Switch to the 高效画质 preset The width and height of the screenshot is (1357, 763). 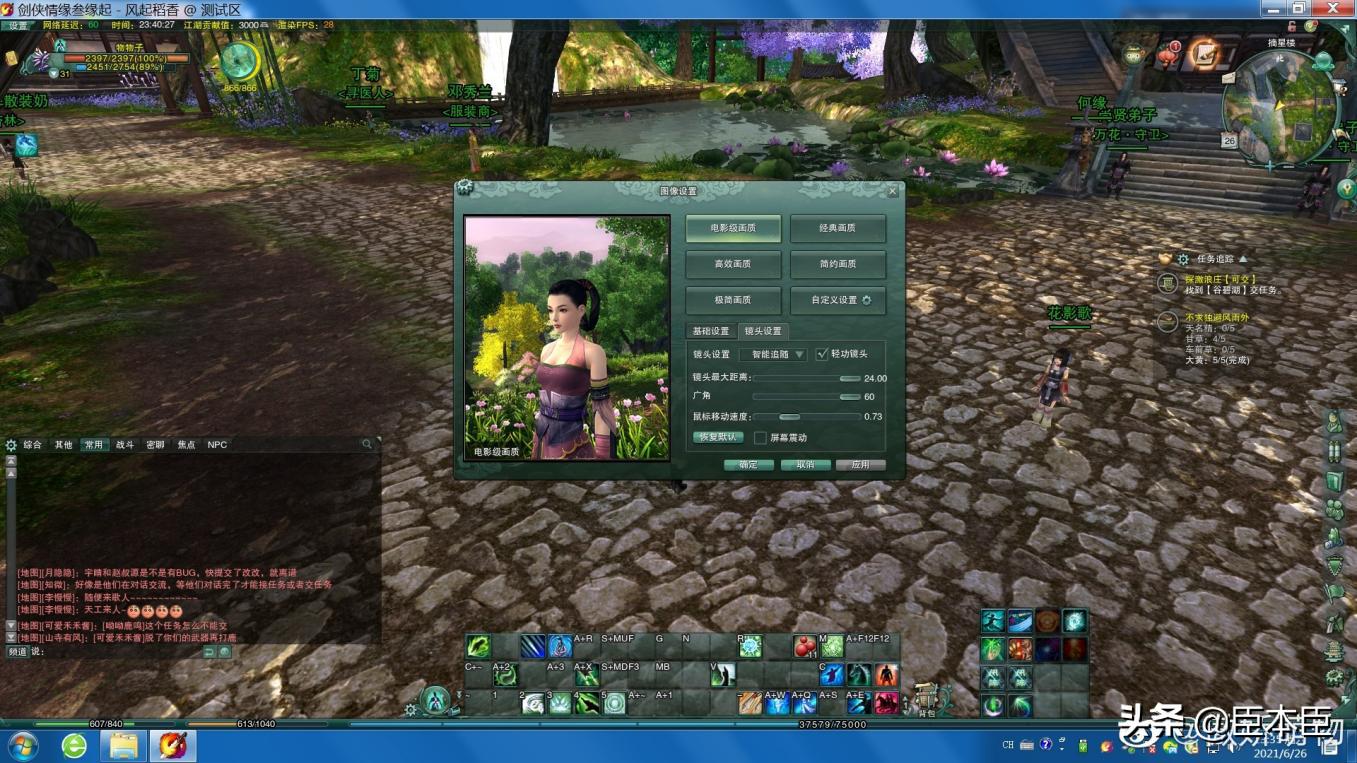coord(734,264)
